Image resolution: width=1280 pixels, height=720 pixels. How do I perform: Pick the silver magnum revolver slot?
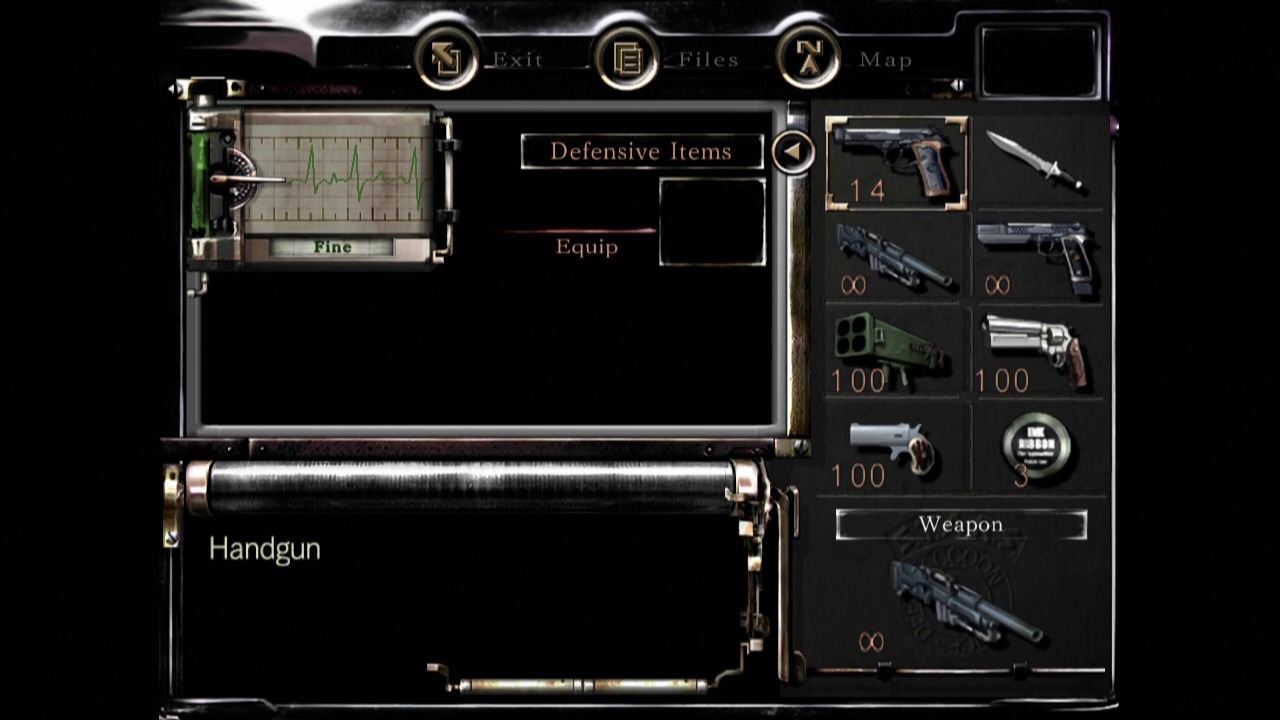(x=1037, y=354)
